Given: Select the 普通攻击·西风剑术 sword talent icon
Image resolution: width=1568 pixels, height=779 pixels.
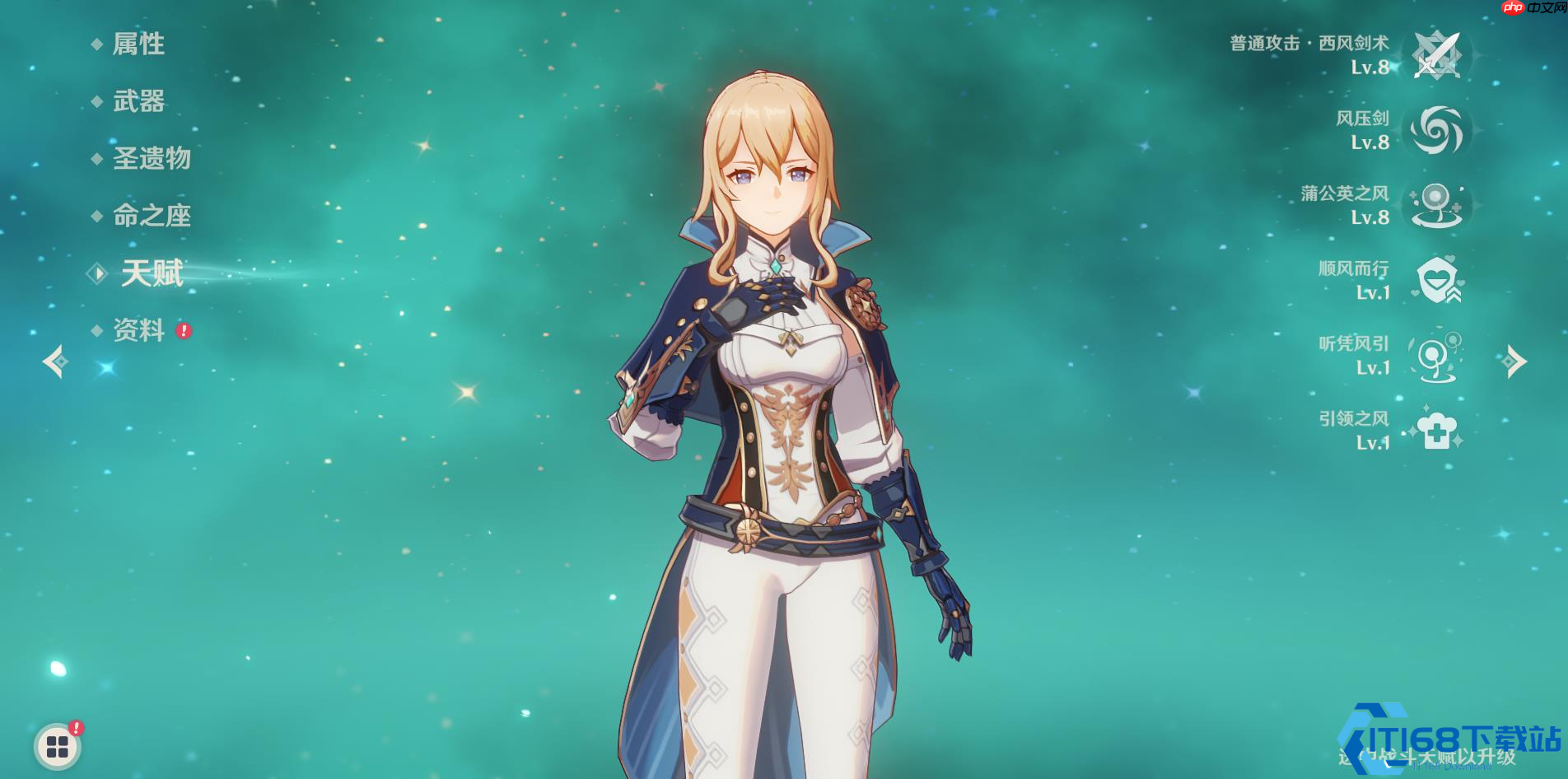Looking at the screenshot, I should pyautogui.click(x=1436, y=55).
